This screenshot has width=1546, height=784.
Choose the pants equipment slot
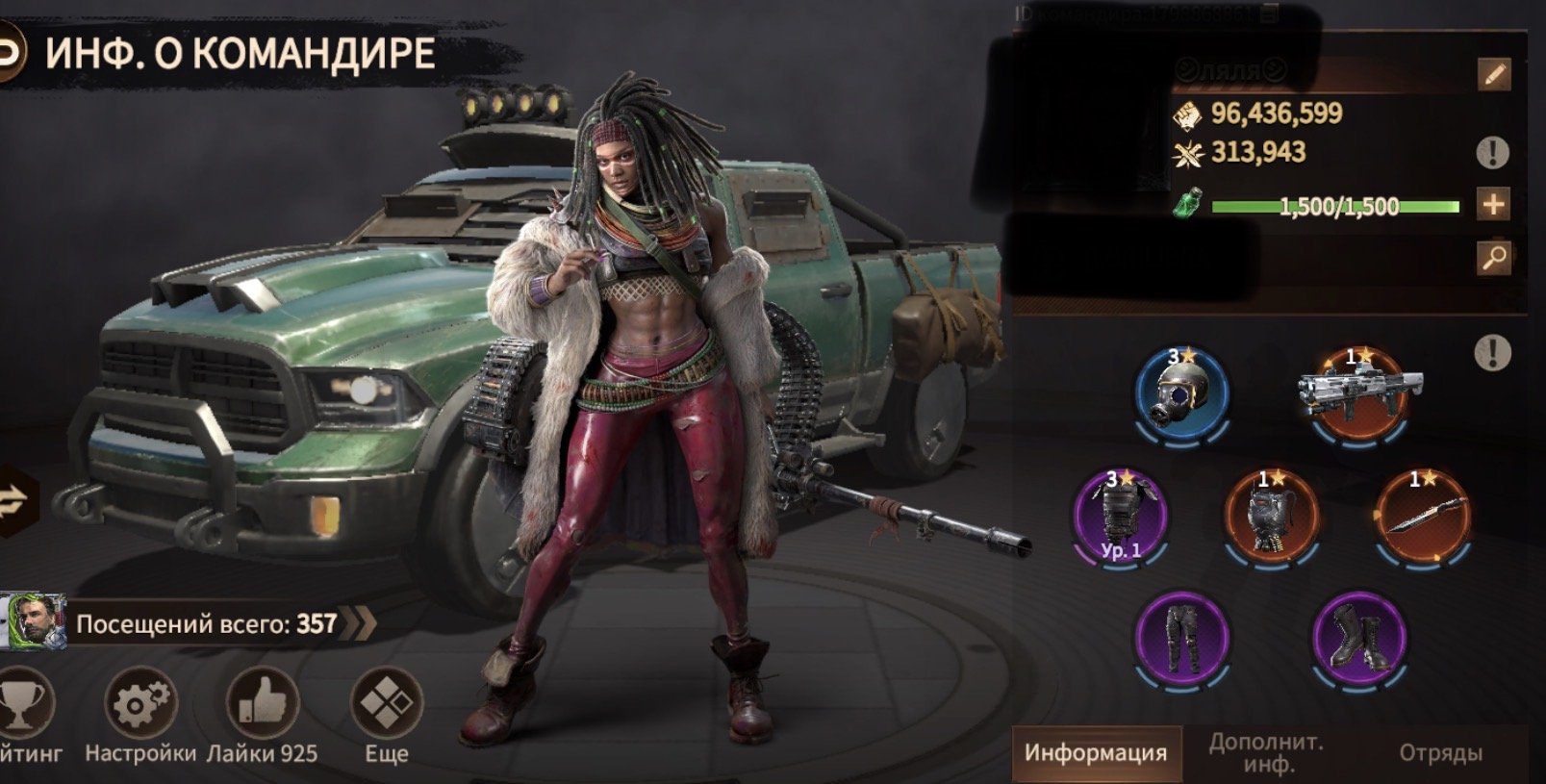point(1182,638)
